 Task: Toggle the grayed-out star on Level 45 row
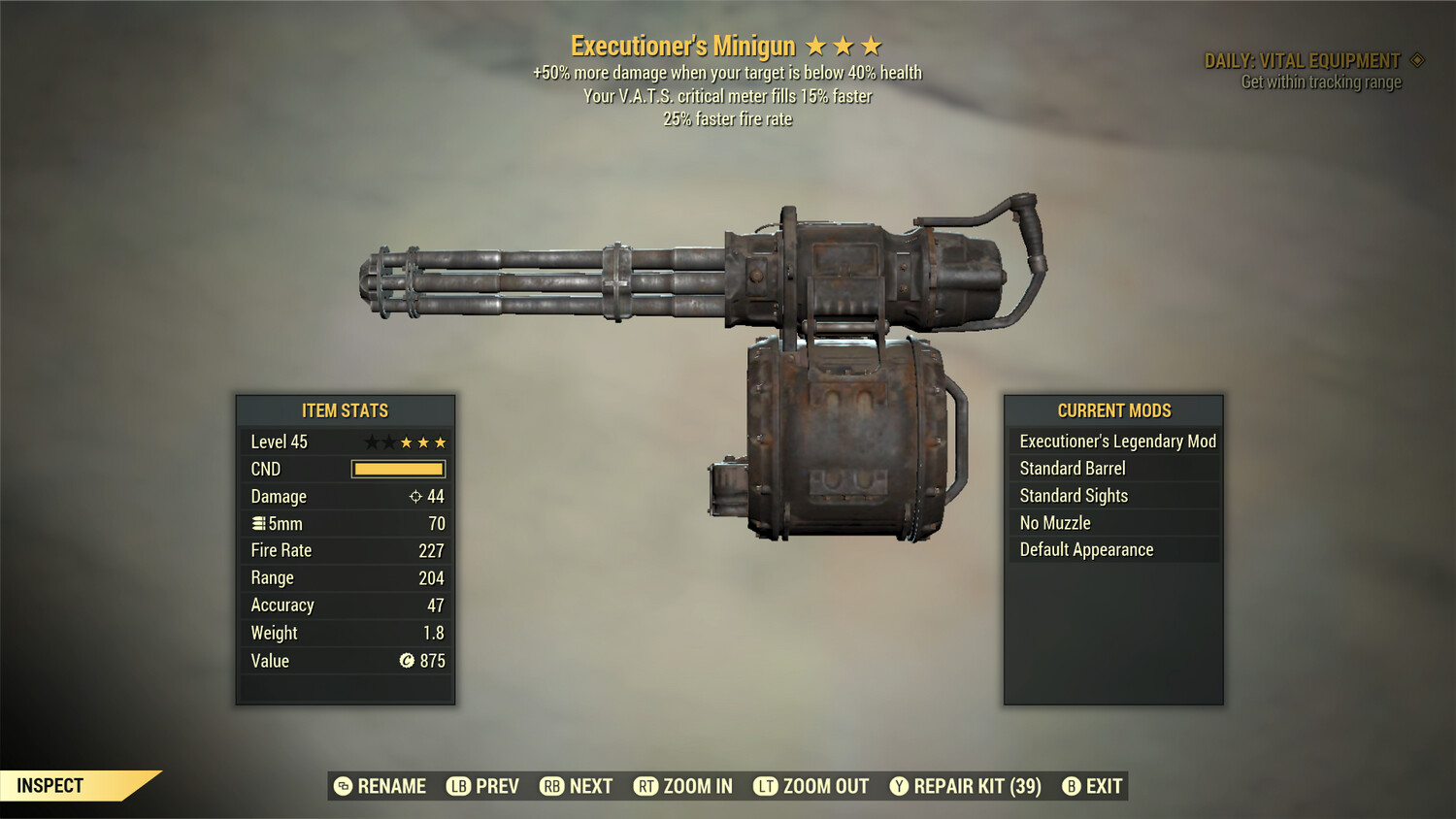coord(374,442)
